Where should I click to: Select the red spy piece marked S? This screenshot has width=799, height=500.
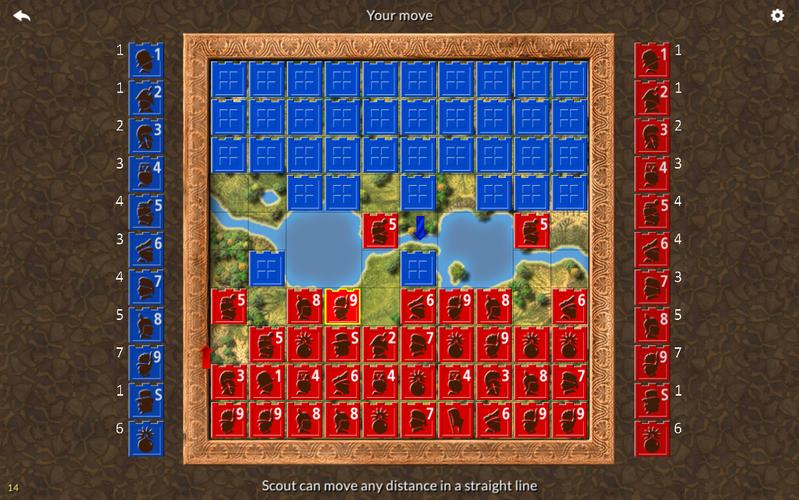point(344,344)
